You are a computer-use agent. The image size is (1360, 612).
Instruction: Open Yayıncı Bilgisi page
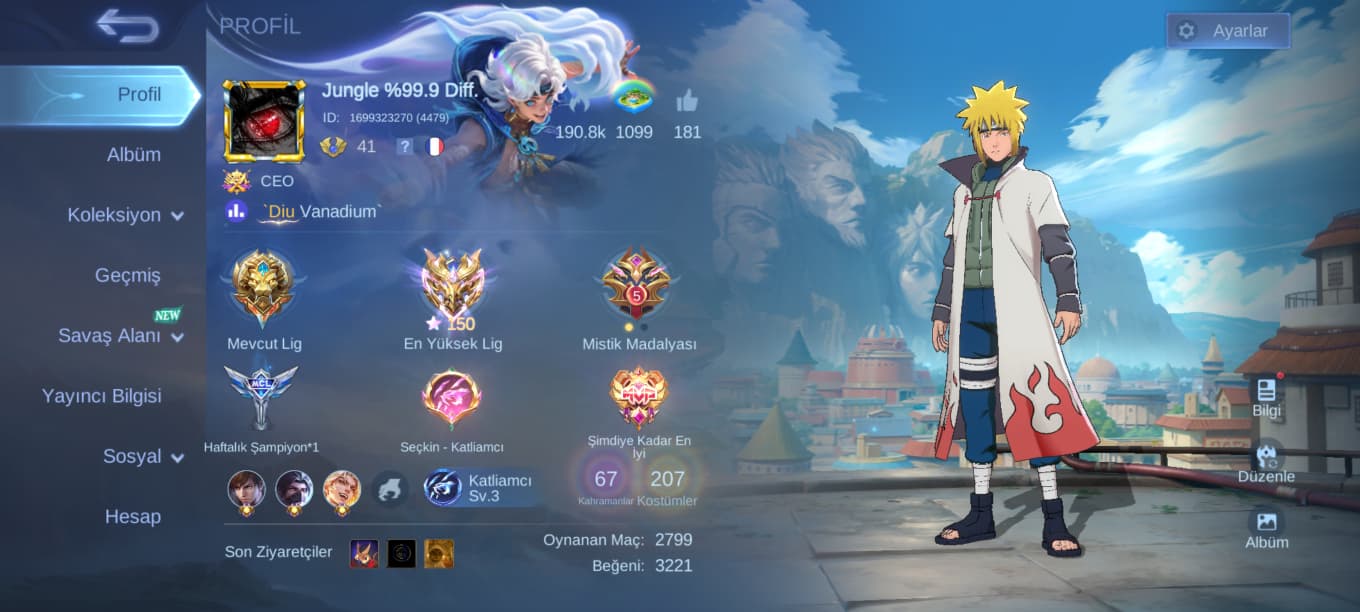(x=101, y=396)
